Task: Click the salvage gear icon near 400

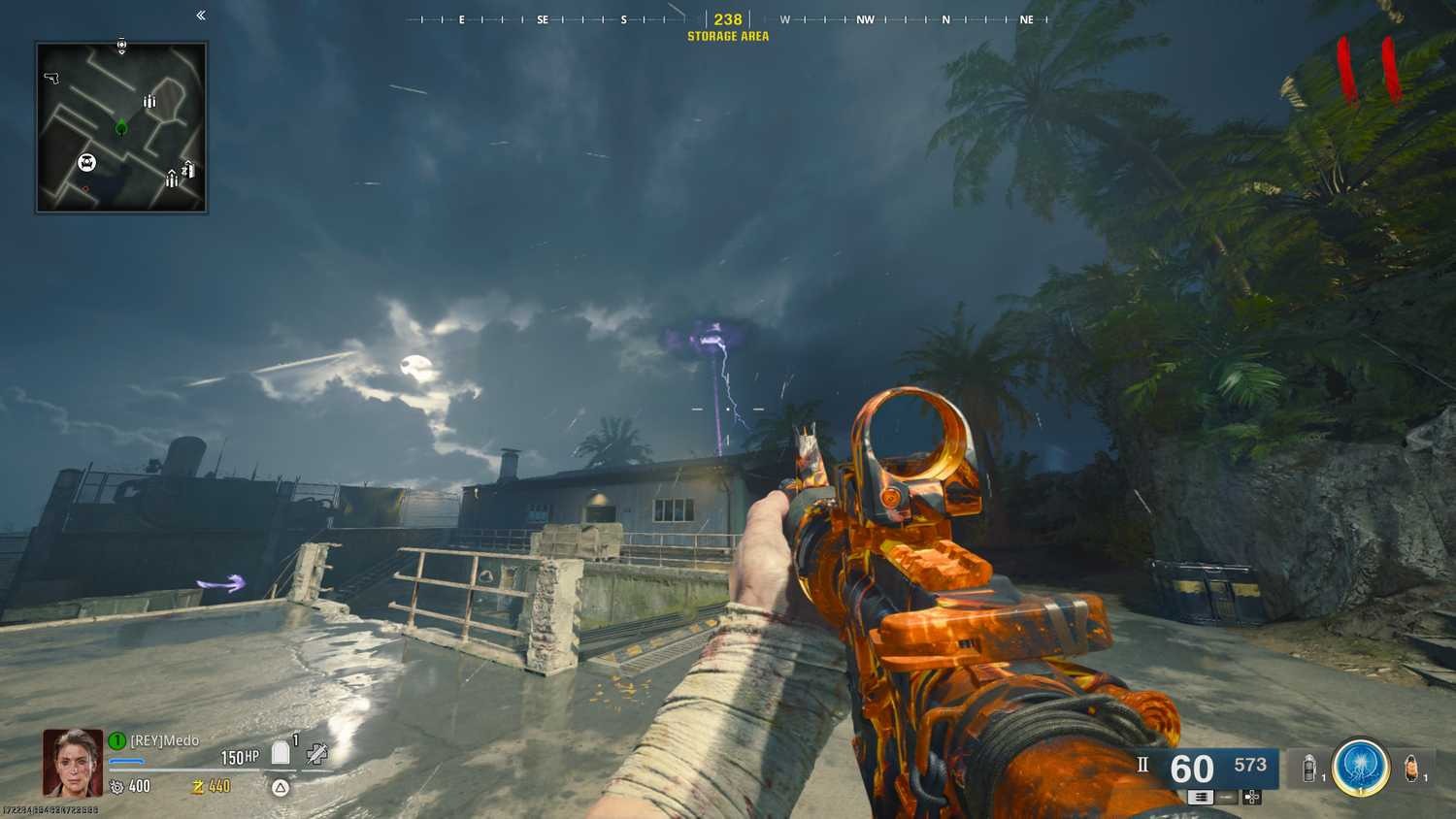Action: 116,786
